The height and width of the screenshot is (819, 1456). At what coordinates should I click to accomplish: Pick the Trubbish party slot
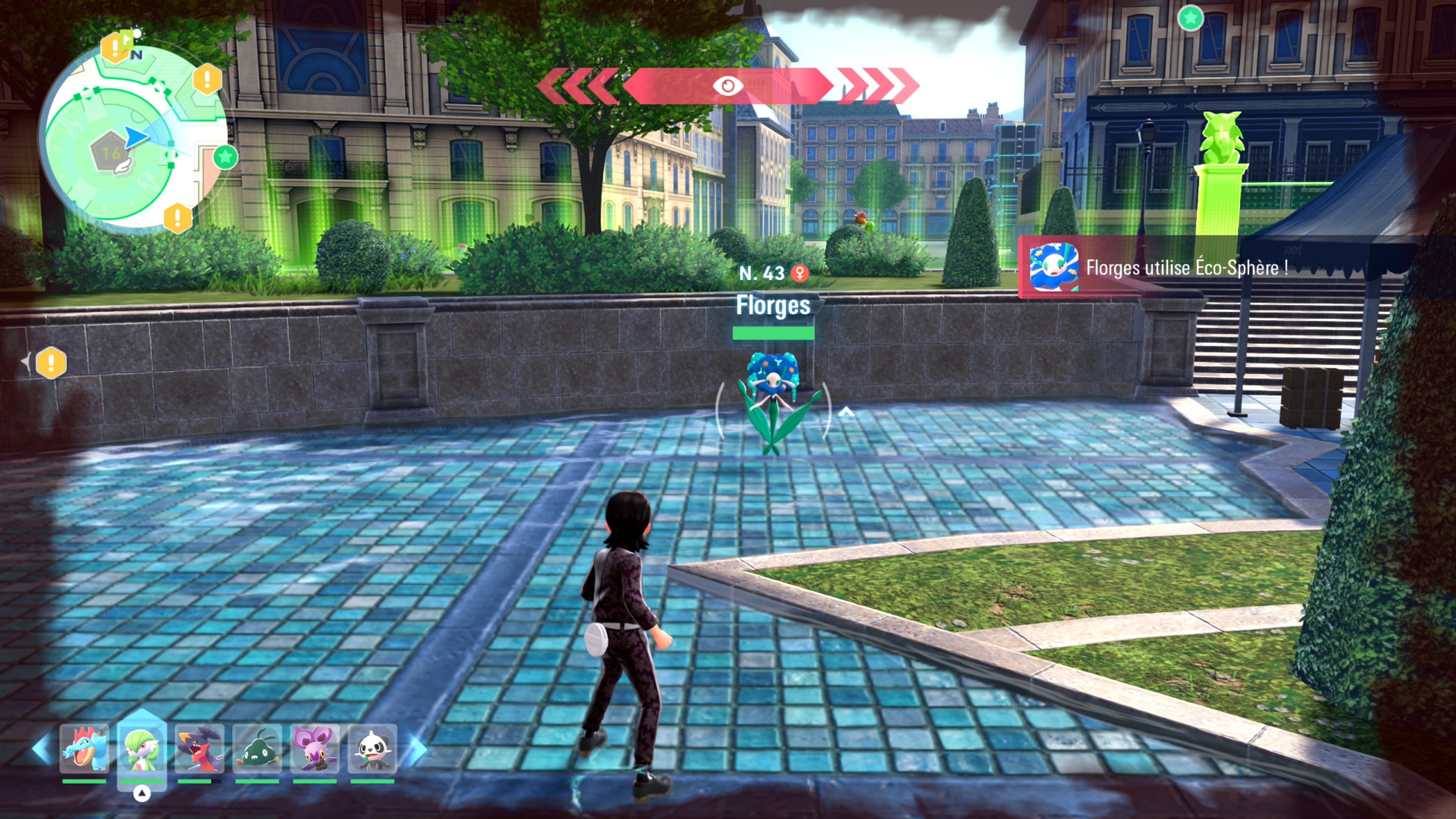point(257,748)
